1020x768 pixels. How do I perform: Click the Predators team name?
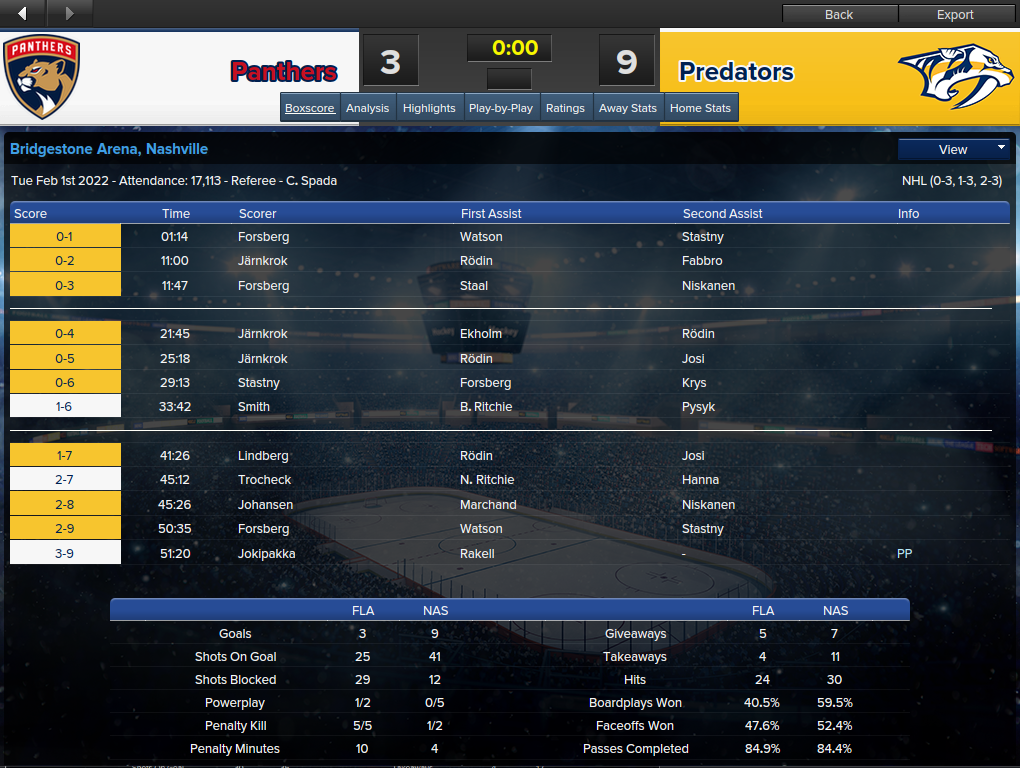[x=736, y=72]
